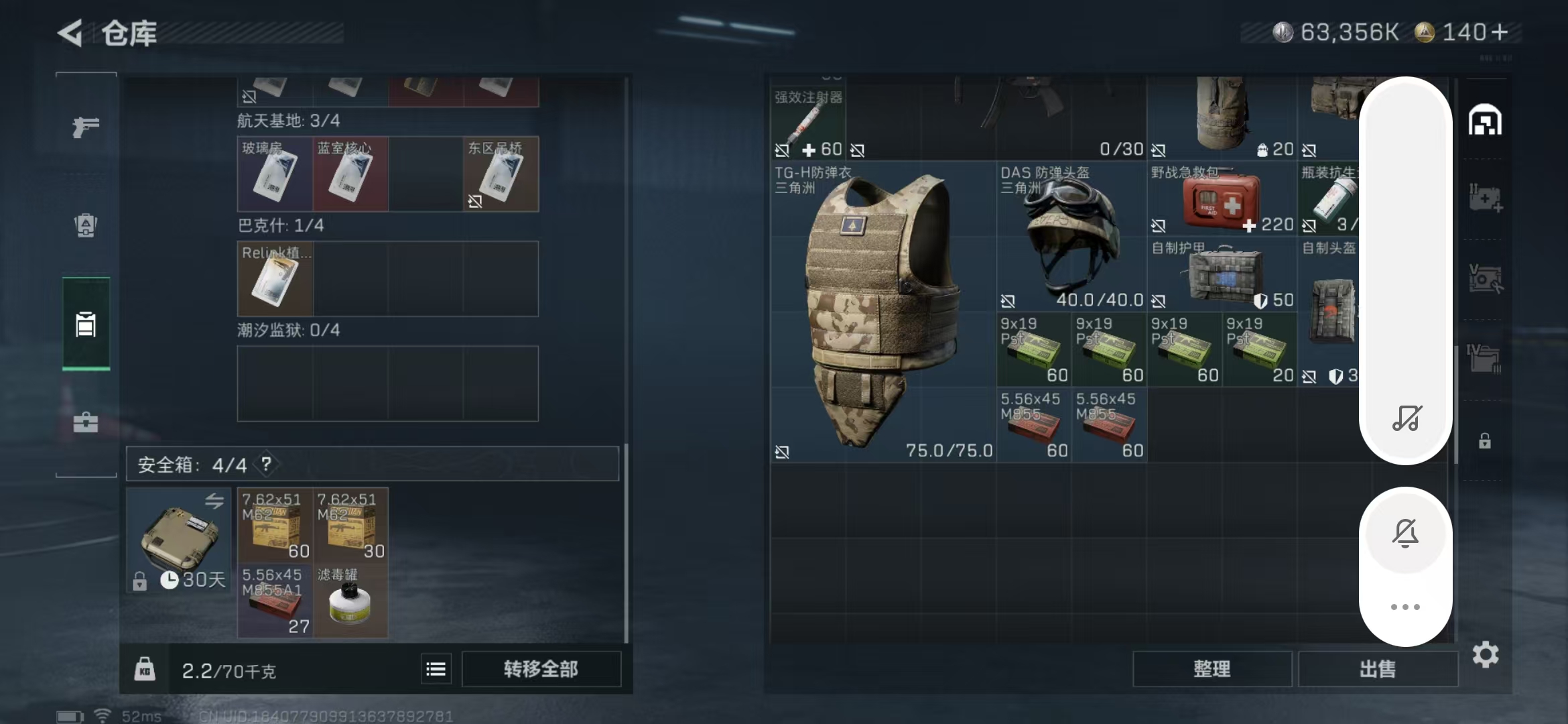Select the 自制护甲 repair kit item
1568x724 pixels.
(1222, 275)
